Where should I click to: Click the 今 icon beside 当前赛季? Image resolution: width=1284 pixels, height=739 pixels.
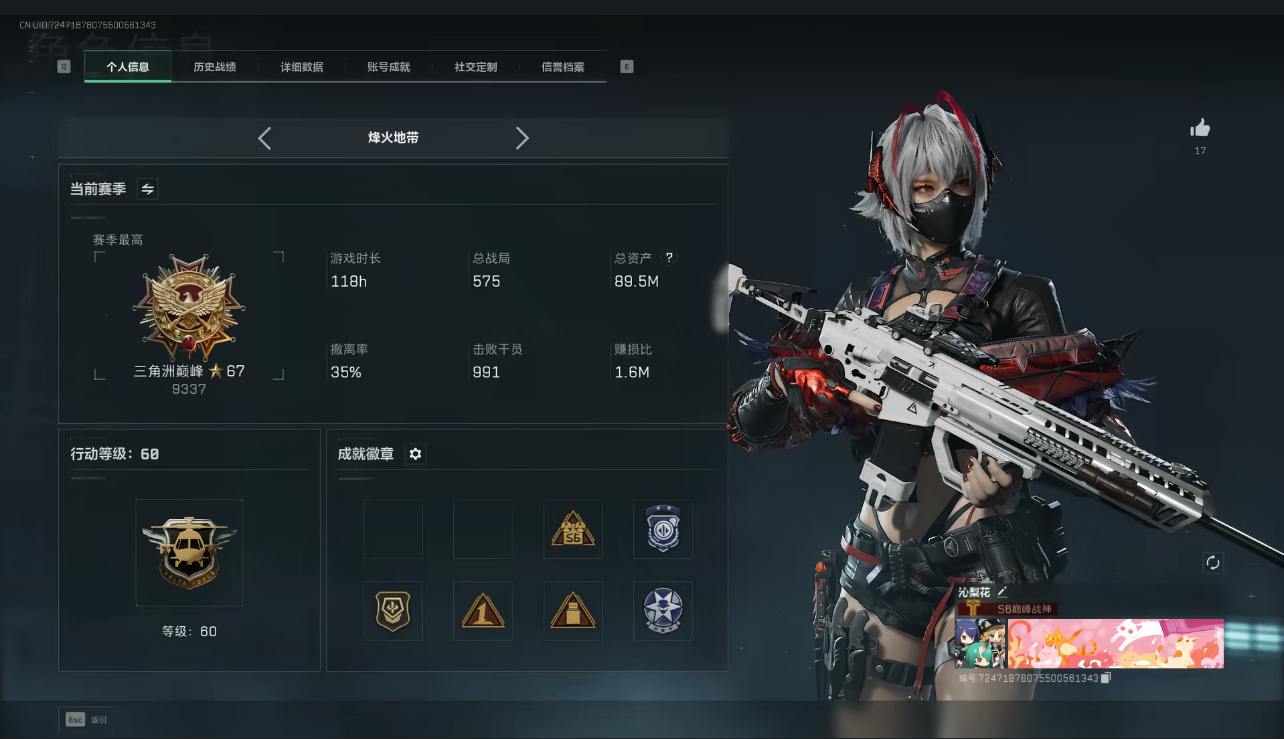point(147,187)
